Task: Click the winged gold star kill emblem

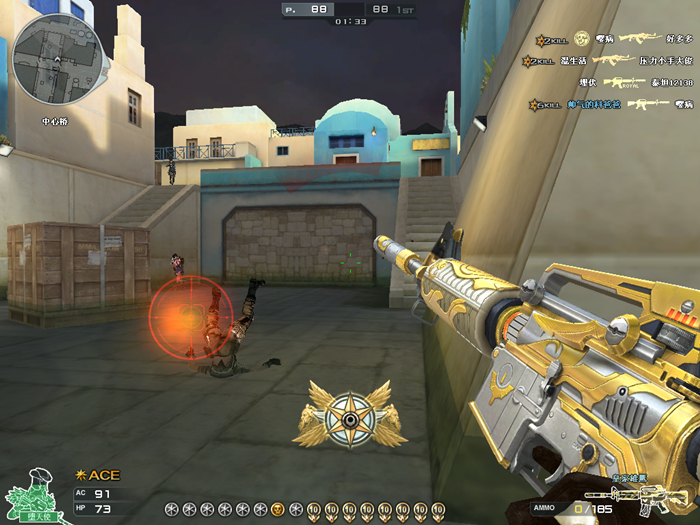Action: tap(349, 416)
